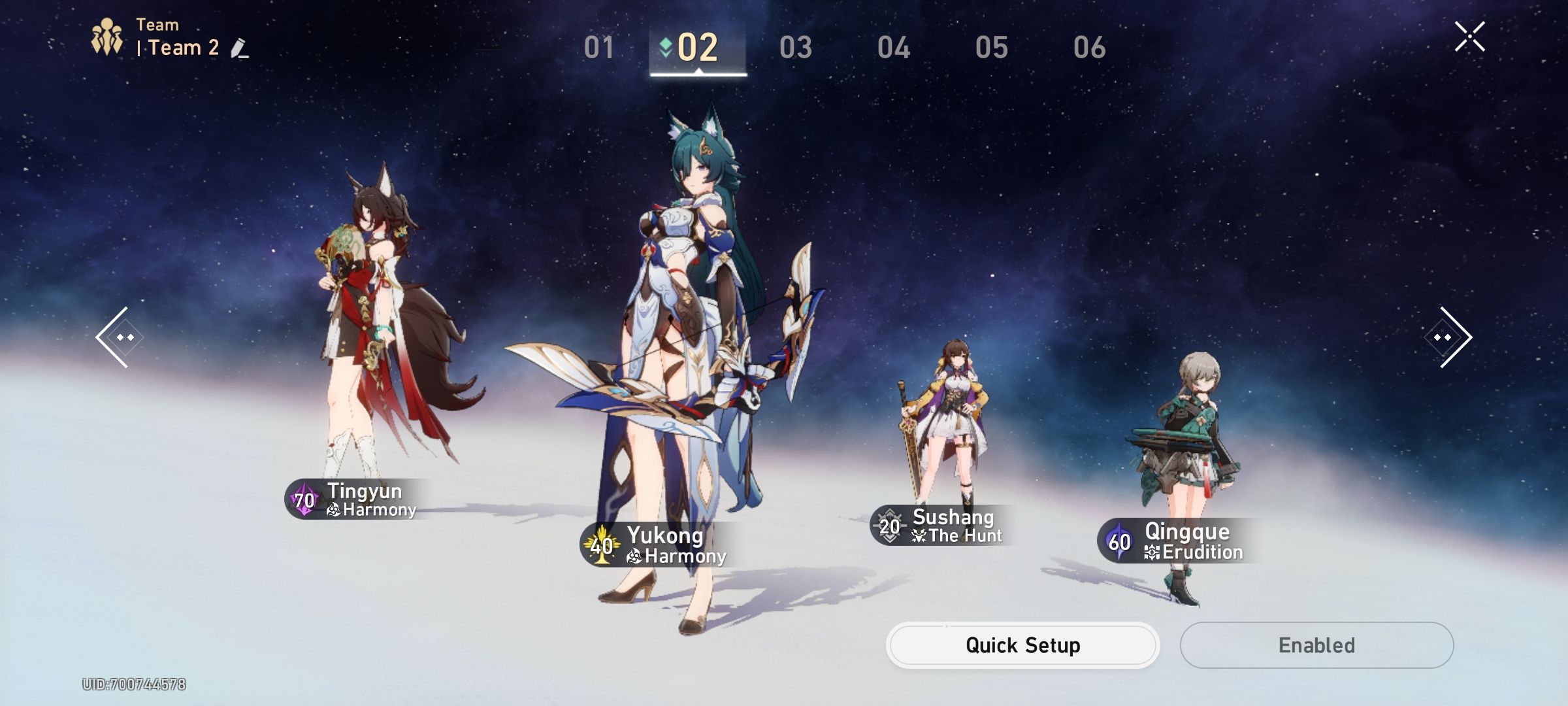Click Qingque's level 60 badge
The image size is (1568, 706).
[x=1119, y=542]
